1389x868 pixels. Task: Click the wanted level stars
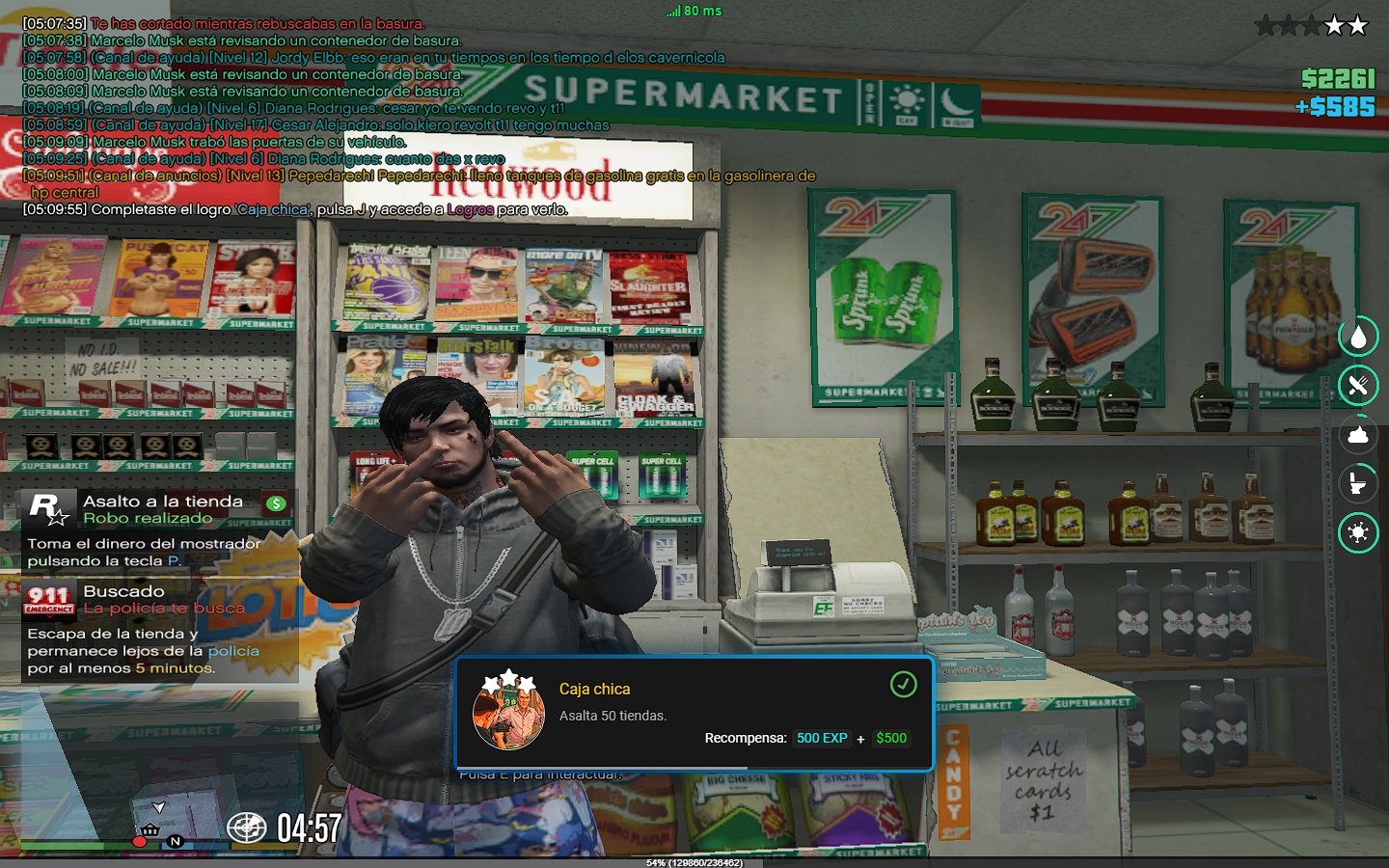(1310, 26)
